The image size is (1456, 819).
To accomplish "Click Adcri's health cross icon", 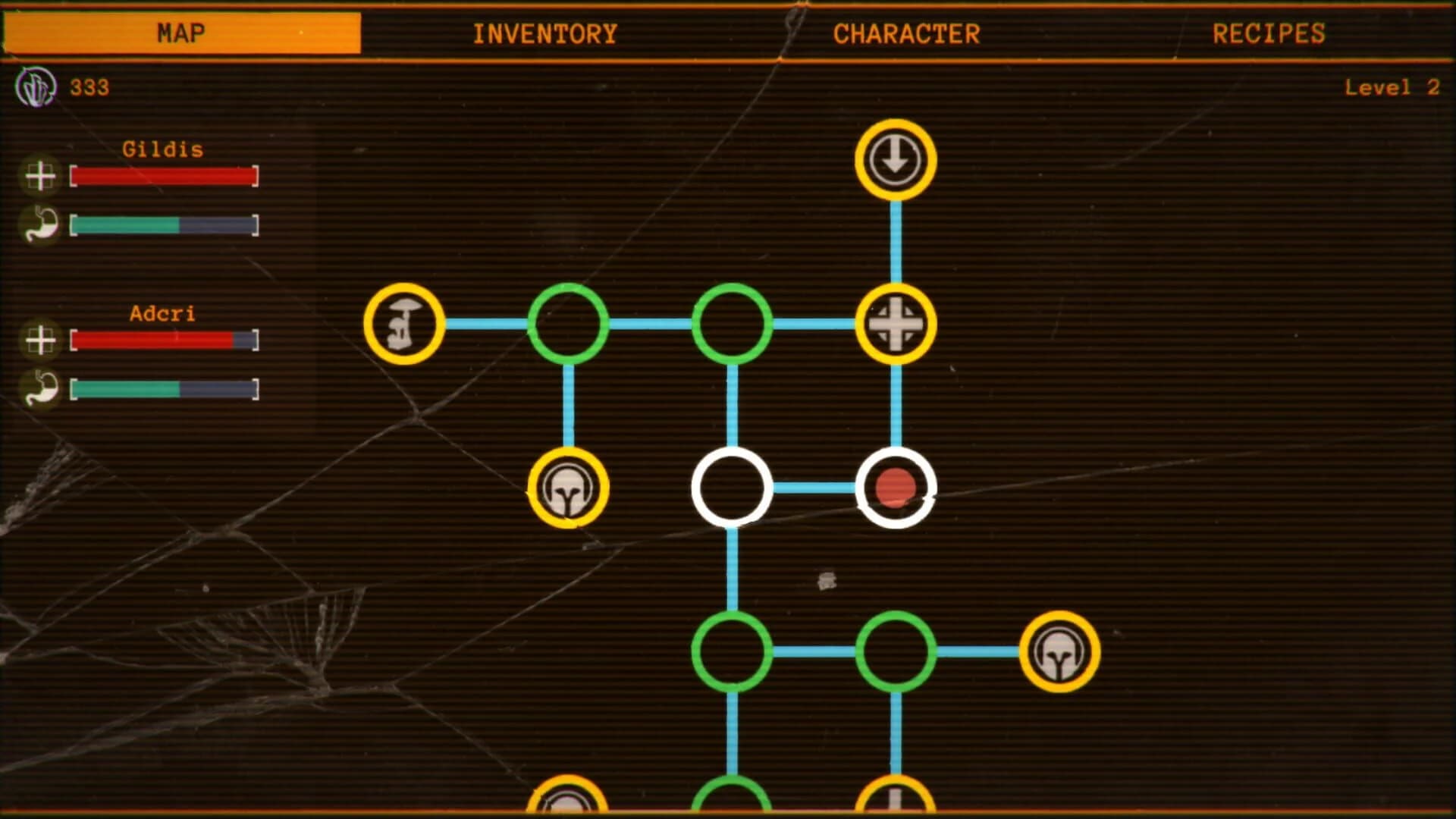I will pyautogui.click(x=42, y=340).
